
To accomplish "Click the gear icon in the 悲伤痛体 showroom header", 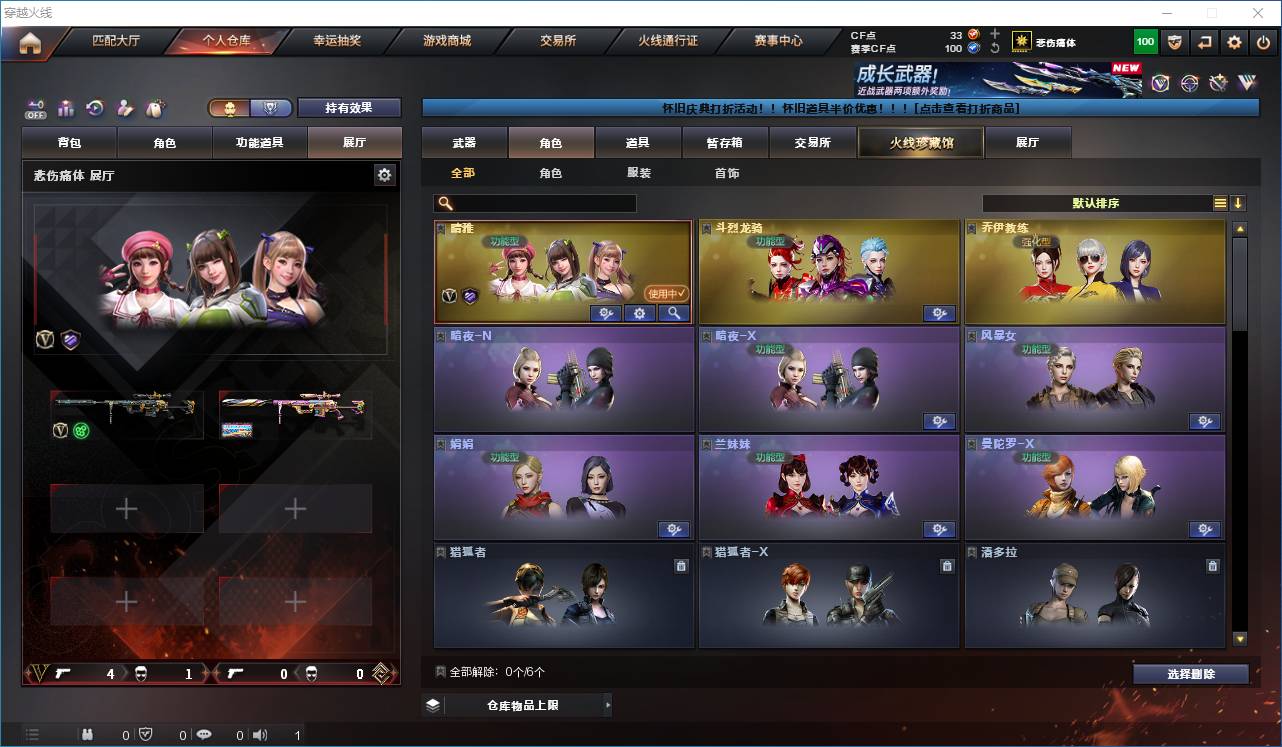I will click(x=385, y=174).
